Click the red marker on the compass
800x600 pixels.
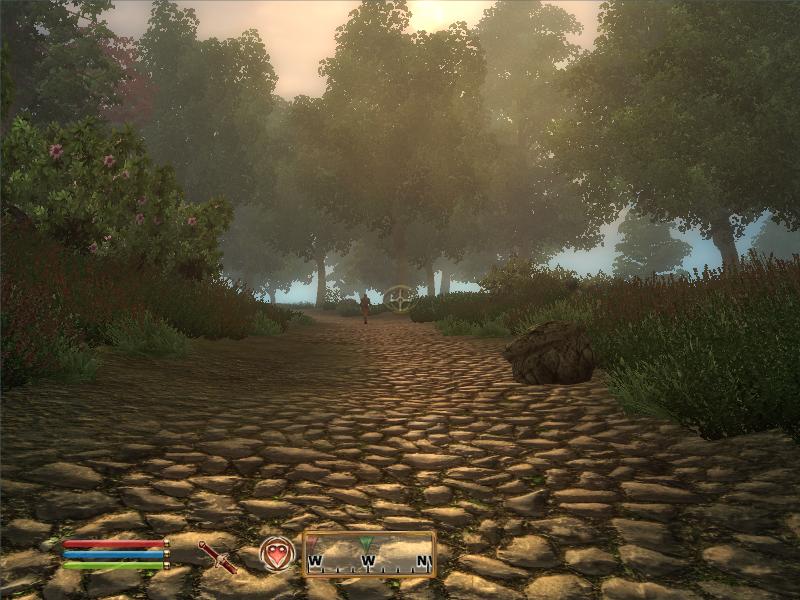pos(311,543)
